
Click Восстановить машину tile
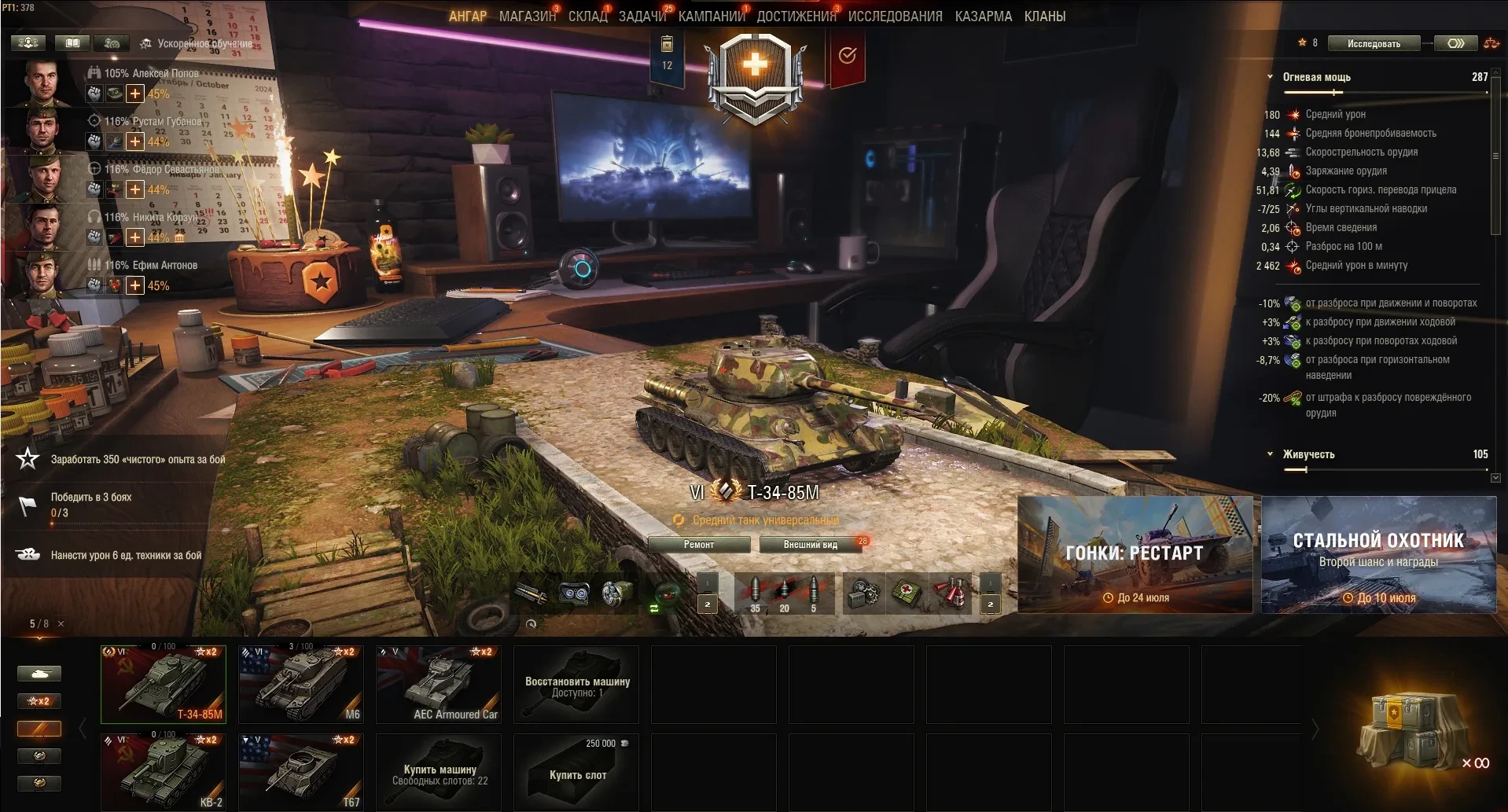coord(576,684)
